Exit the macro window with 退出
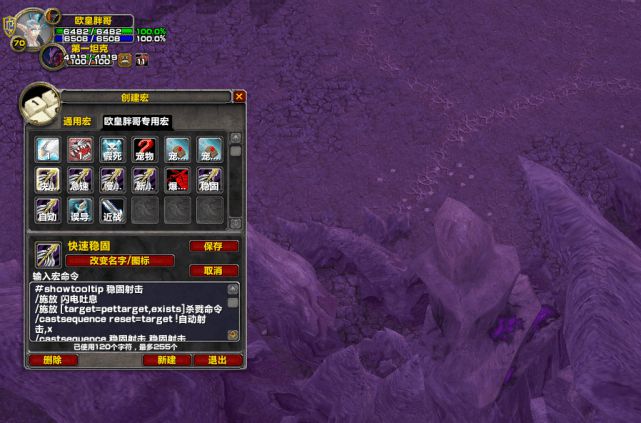The image size is (641, 423). point(217,360)
